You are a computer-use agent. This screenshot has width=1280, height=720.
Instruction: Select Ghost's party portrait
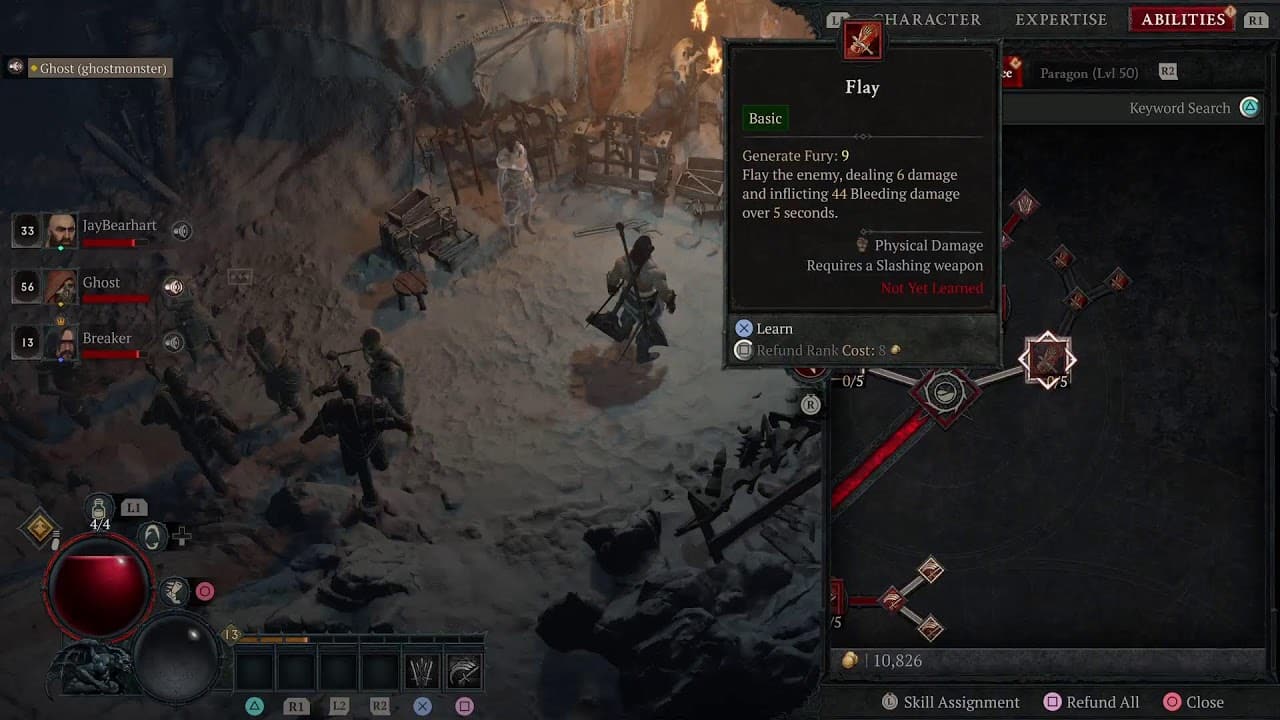61,287
